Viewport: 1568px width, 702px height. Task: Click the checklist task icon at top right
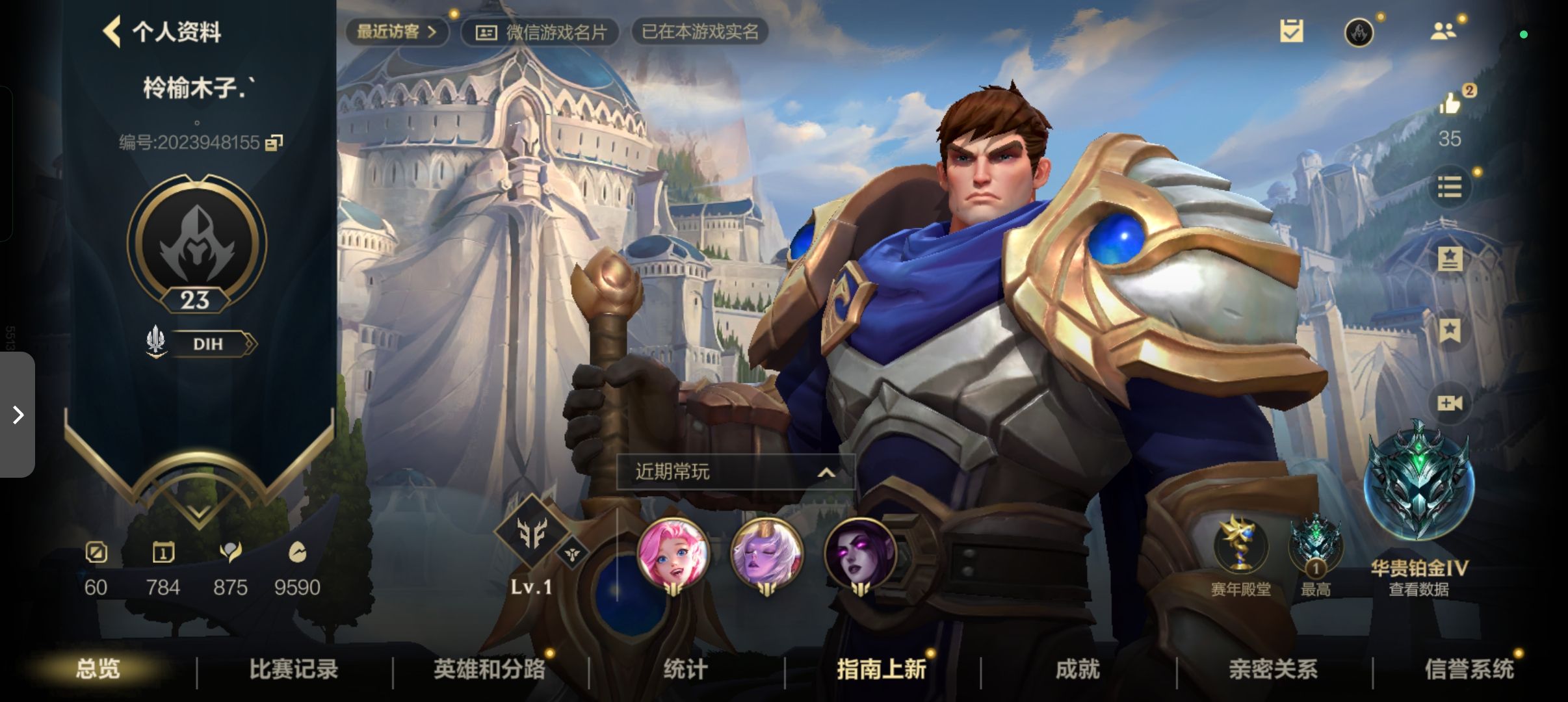click(1292, 31)
